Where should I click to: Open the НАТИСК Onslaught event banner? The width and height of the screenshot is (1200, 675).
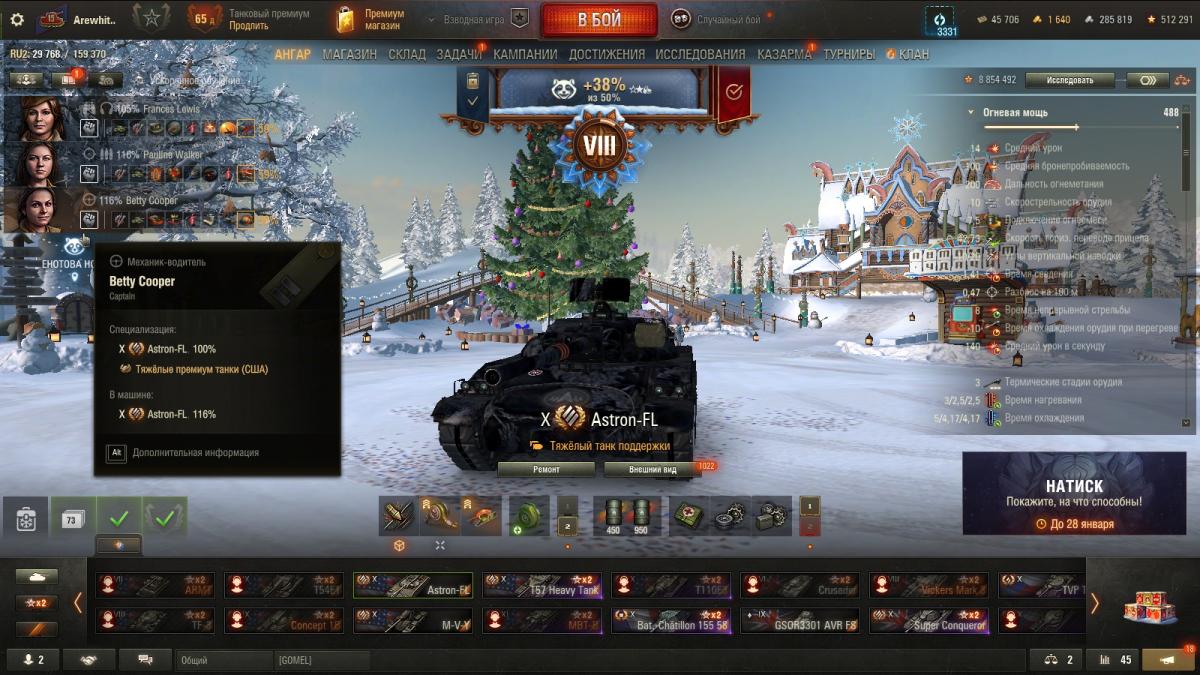1075,494
